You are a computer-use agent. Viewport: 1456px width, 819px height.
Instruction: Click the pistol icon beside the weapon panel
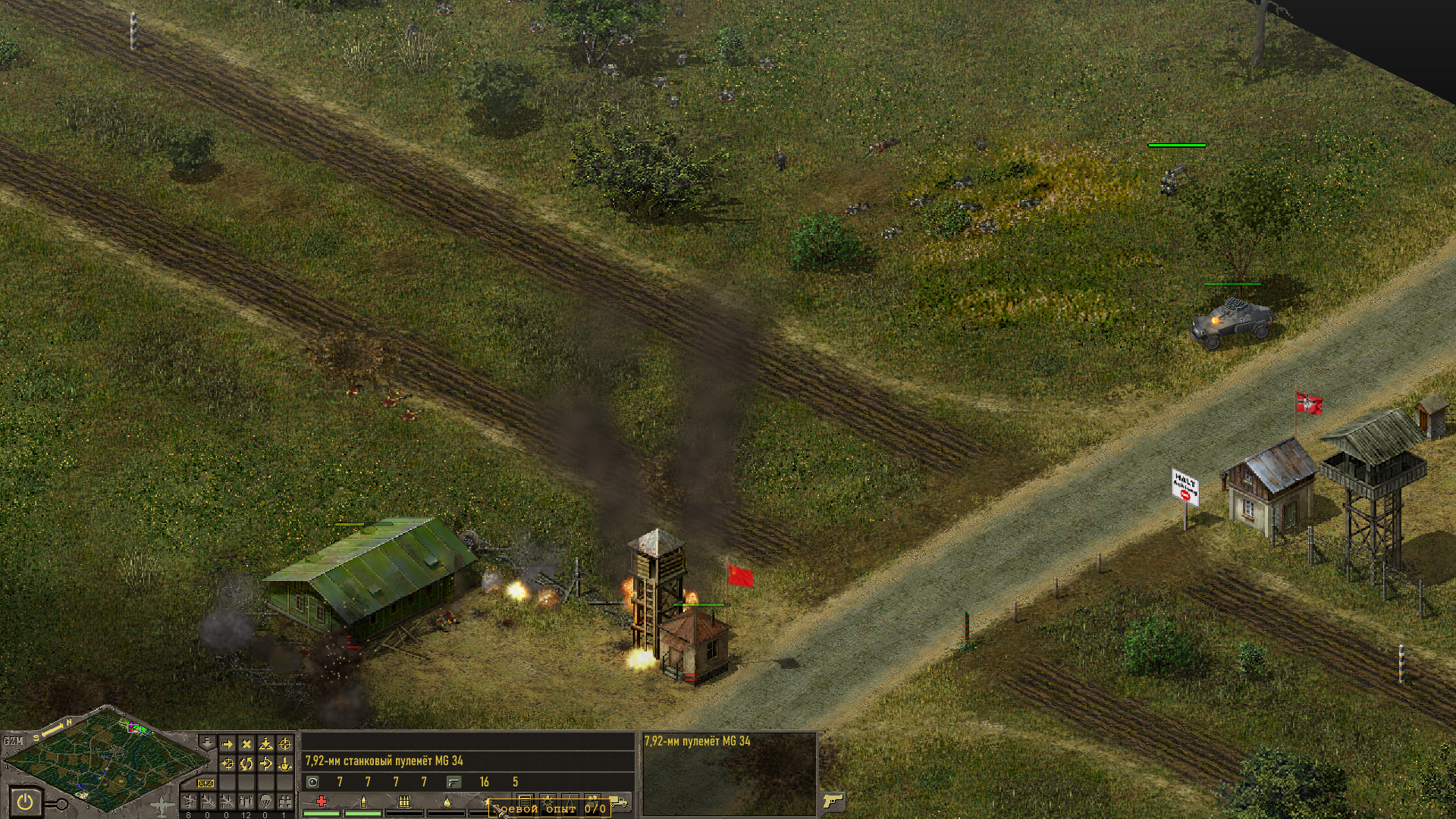tap(833, 801)
